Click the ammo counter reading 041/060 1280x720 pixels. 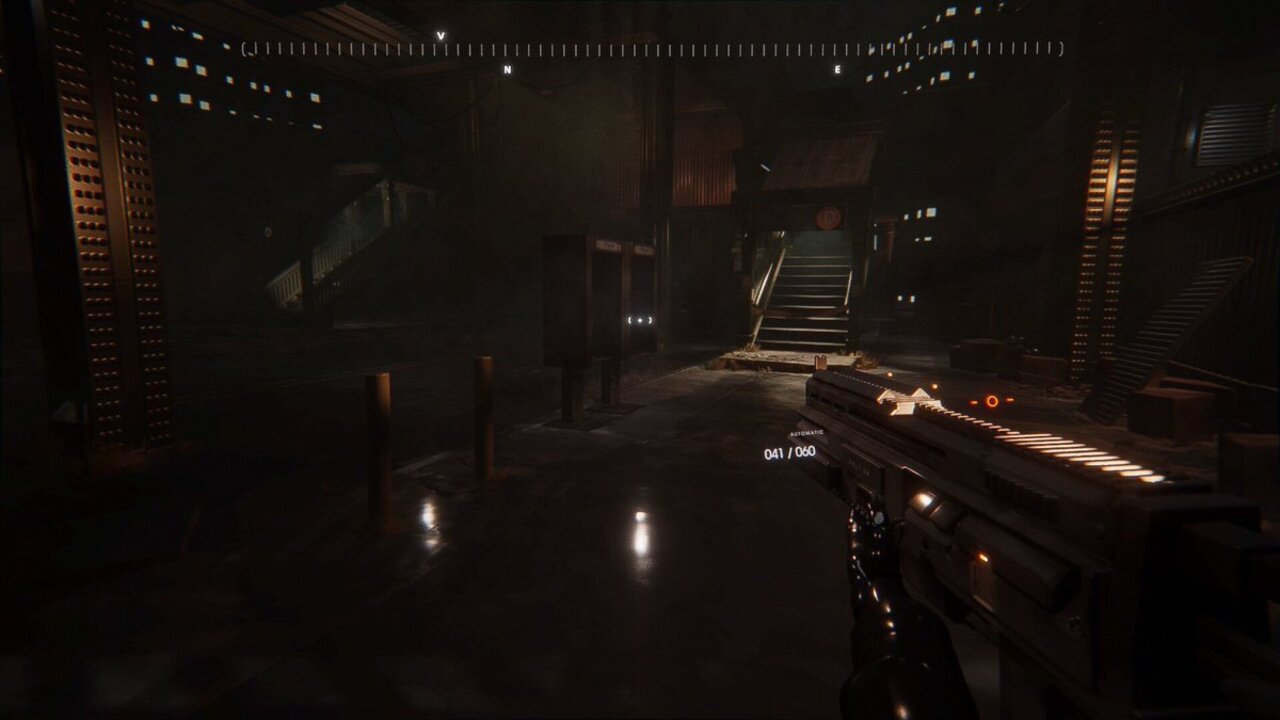[788, 452]
